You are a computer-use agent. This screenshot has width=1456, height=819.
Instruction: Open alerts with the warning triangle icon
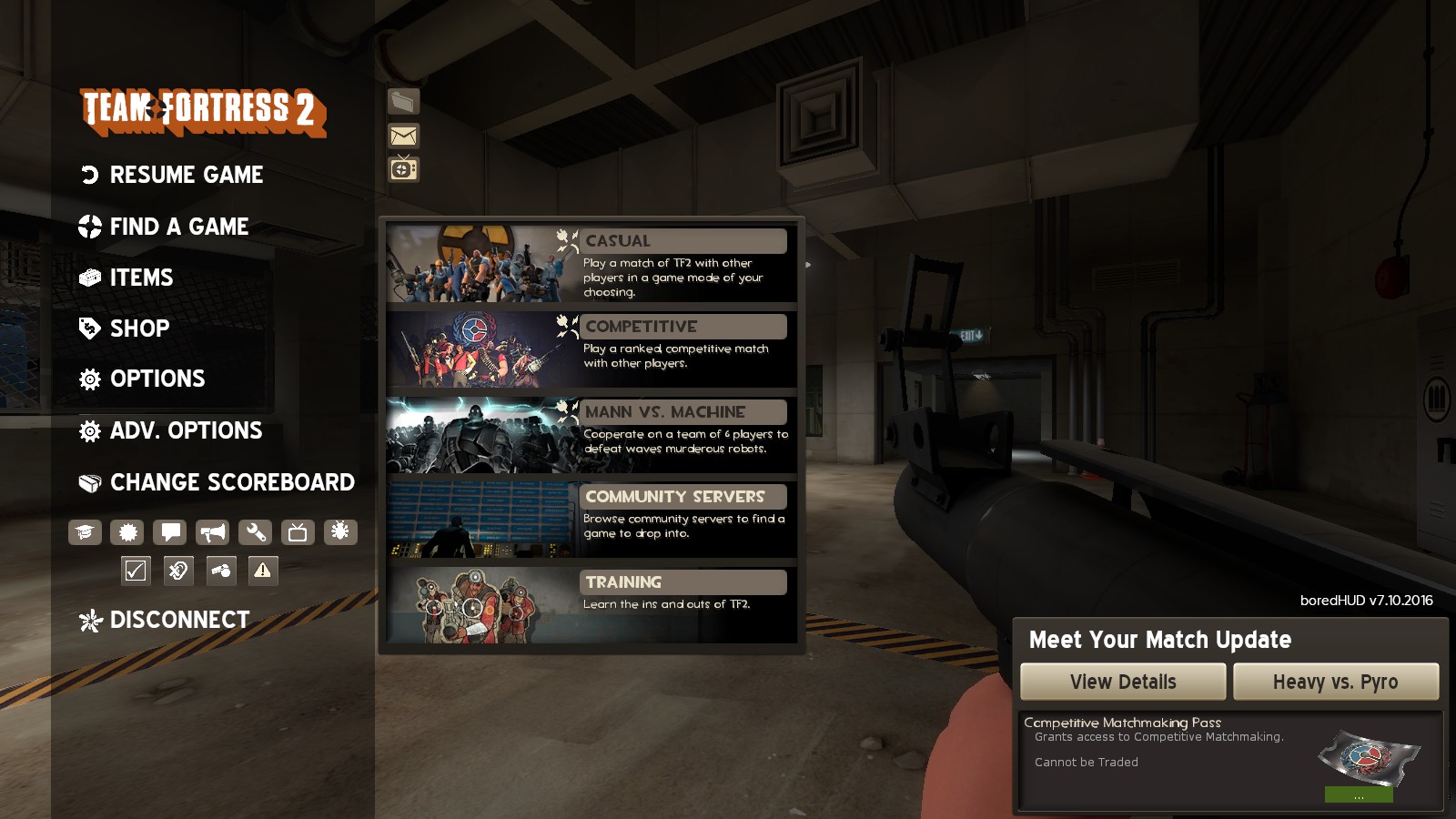pos(262,571)
